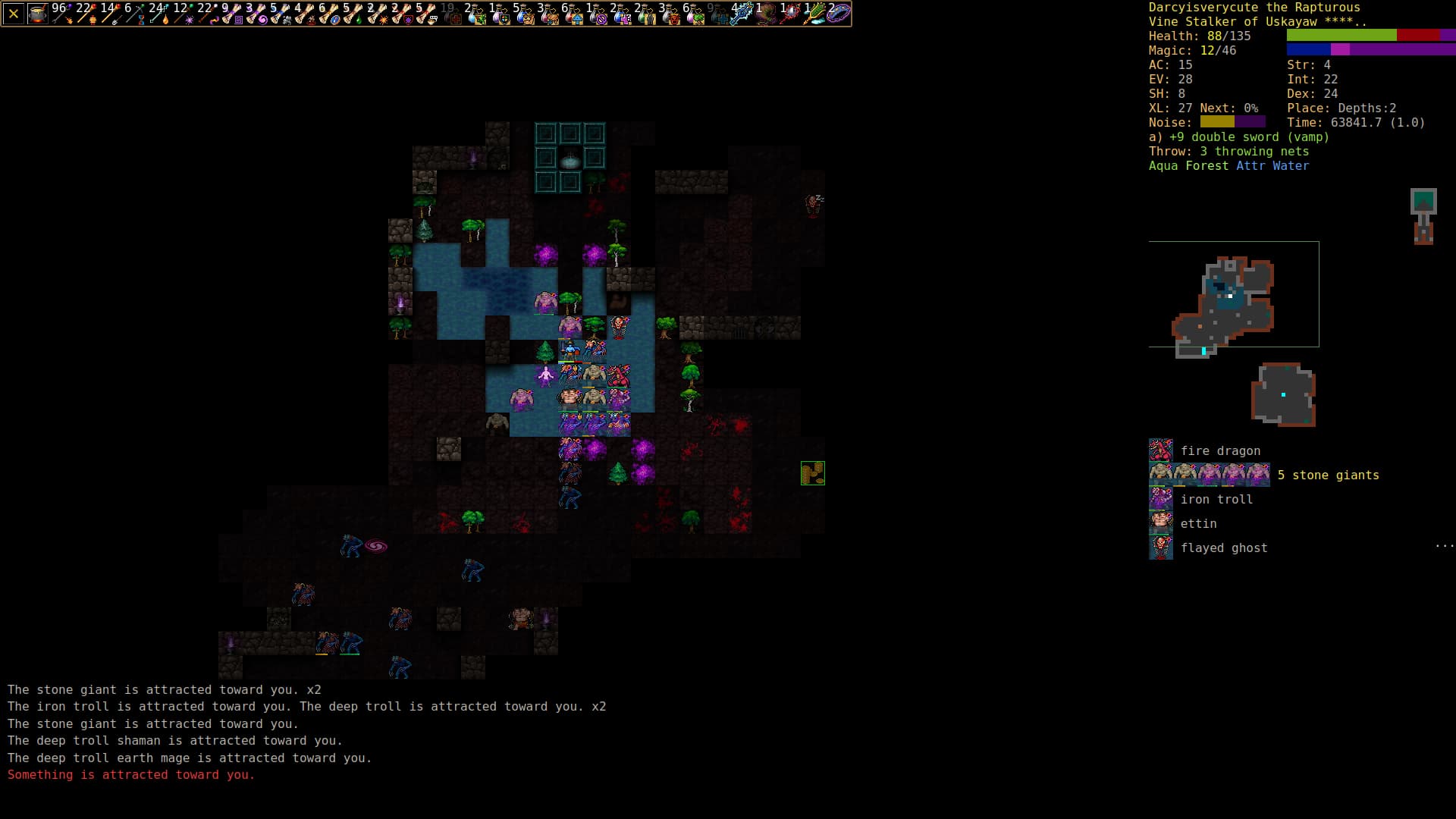Select the hourglass-marked wand with 6 charges
The image size is (1456, 819).
coord(134,14)
